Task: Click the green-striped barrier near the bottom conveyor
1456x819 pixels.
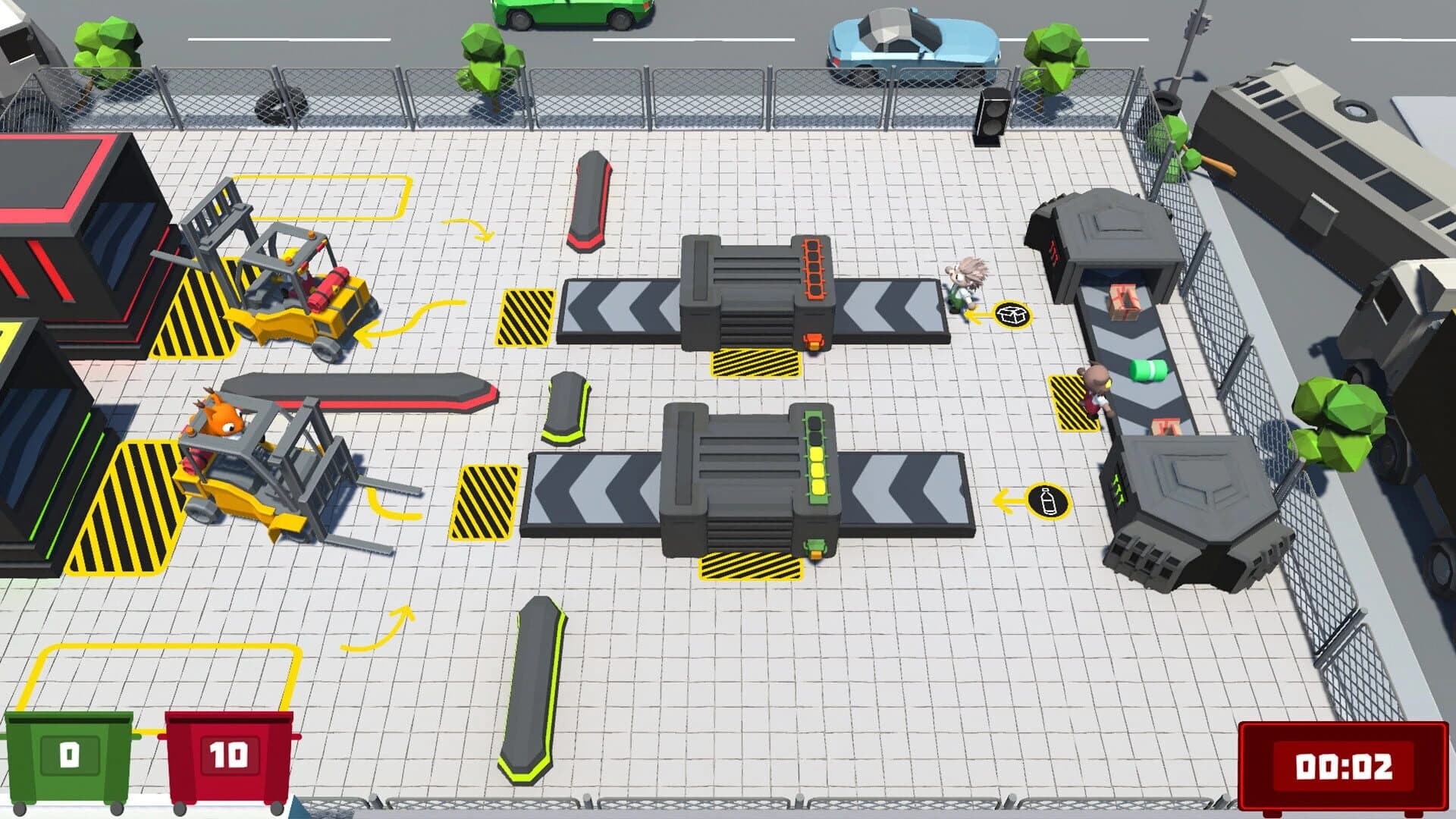Action: (x=565, y=406)
